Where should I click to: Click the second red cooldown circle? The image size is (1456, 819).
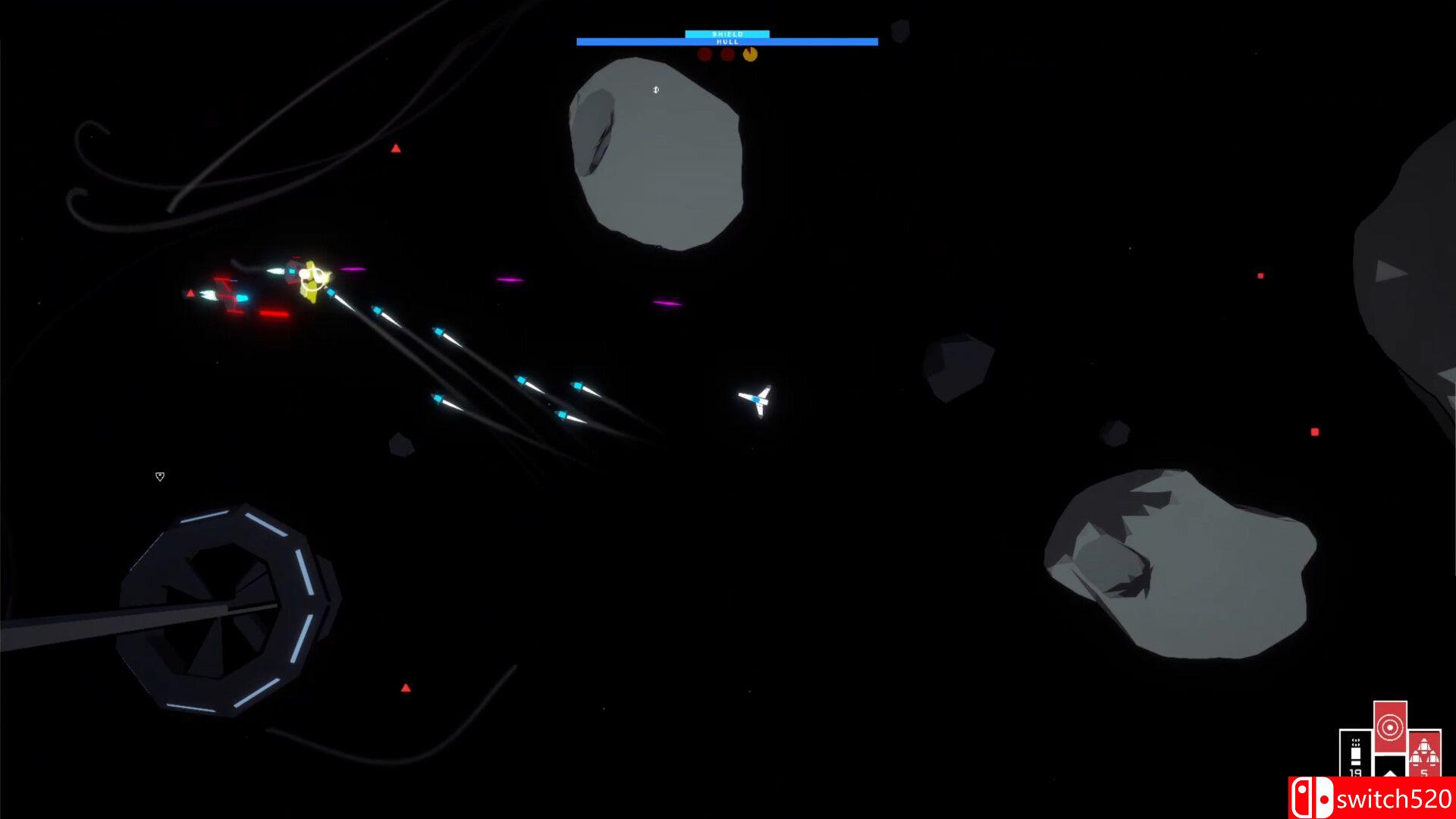[727, 54]
